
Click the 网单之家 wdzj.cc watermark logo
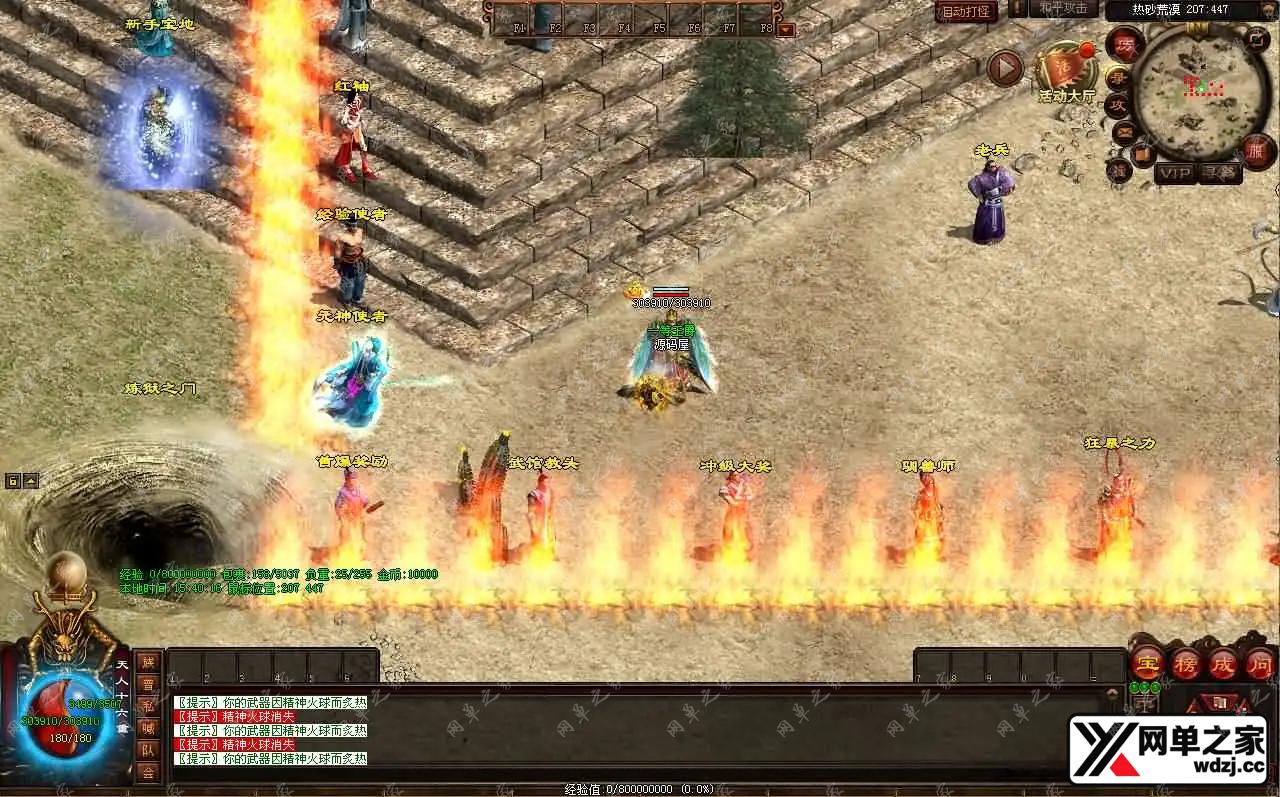tap(1167, 748)
